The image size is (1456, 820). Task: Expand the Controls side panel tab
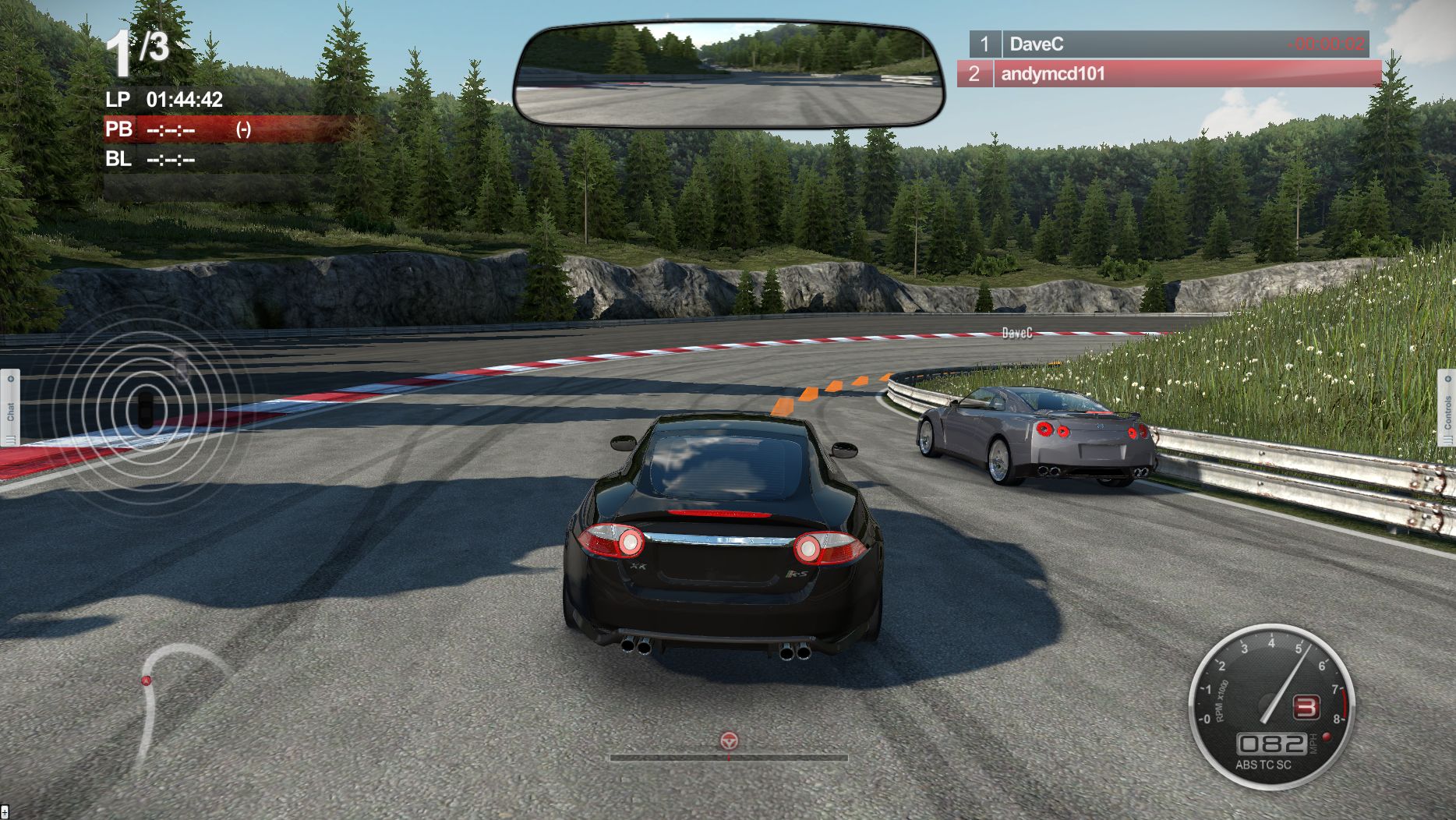tap(1447, 408)
